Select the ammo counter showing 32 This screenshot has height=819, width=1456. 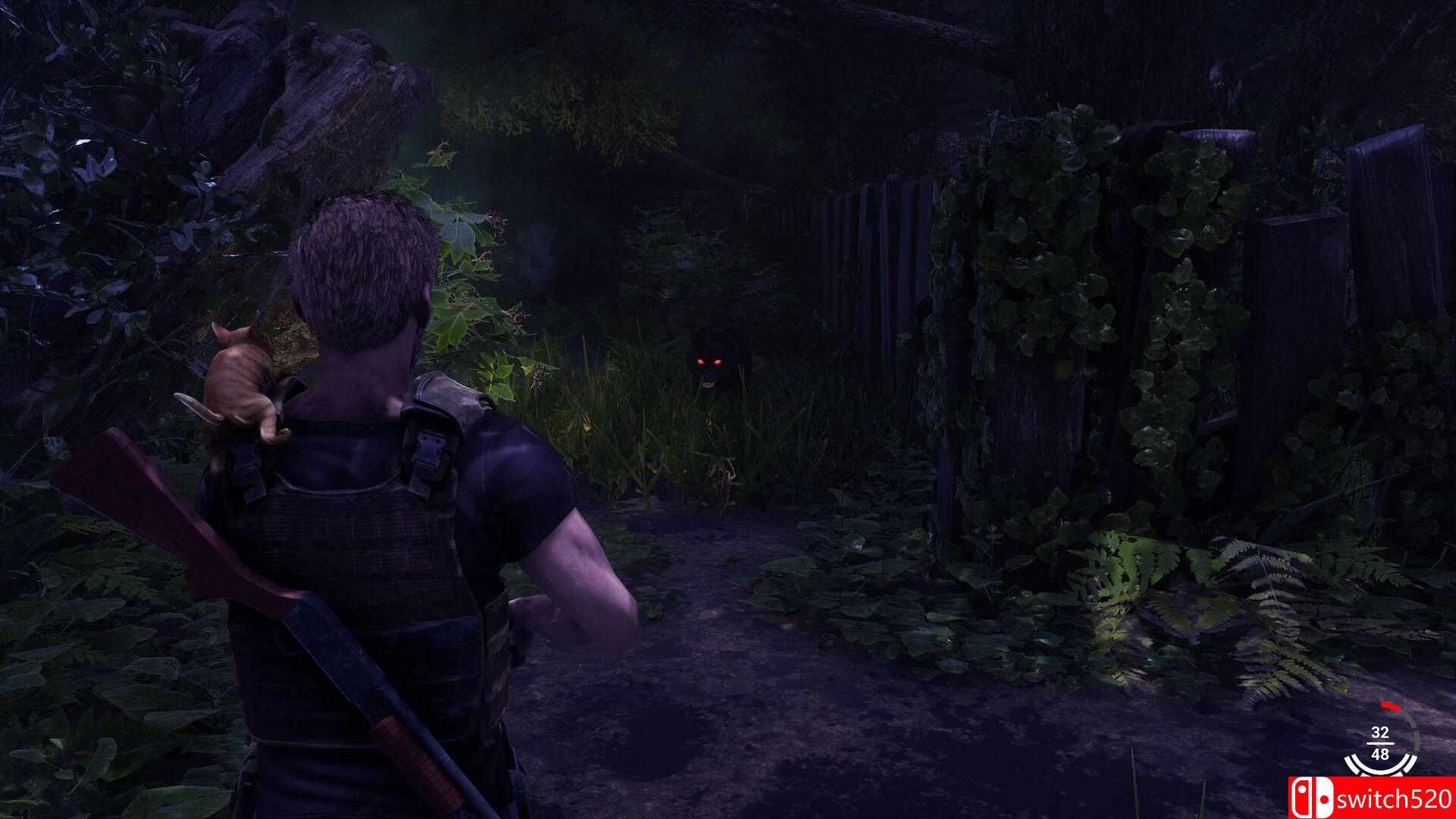tap(1379, 730)
